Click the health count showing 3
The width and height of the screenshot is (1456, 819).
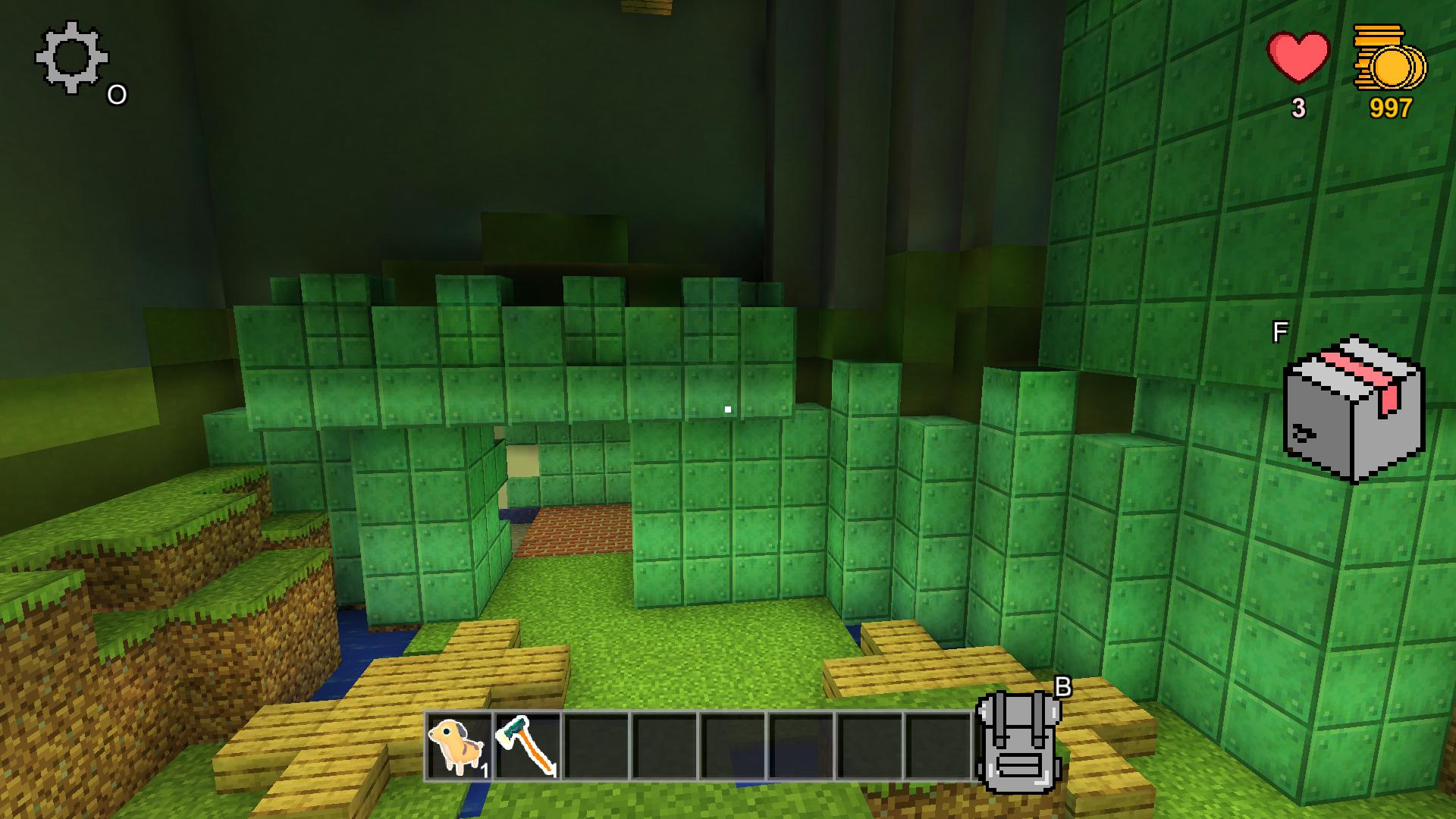tap(1298, 108)
